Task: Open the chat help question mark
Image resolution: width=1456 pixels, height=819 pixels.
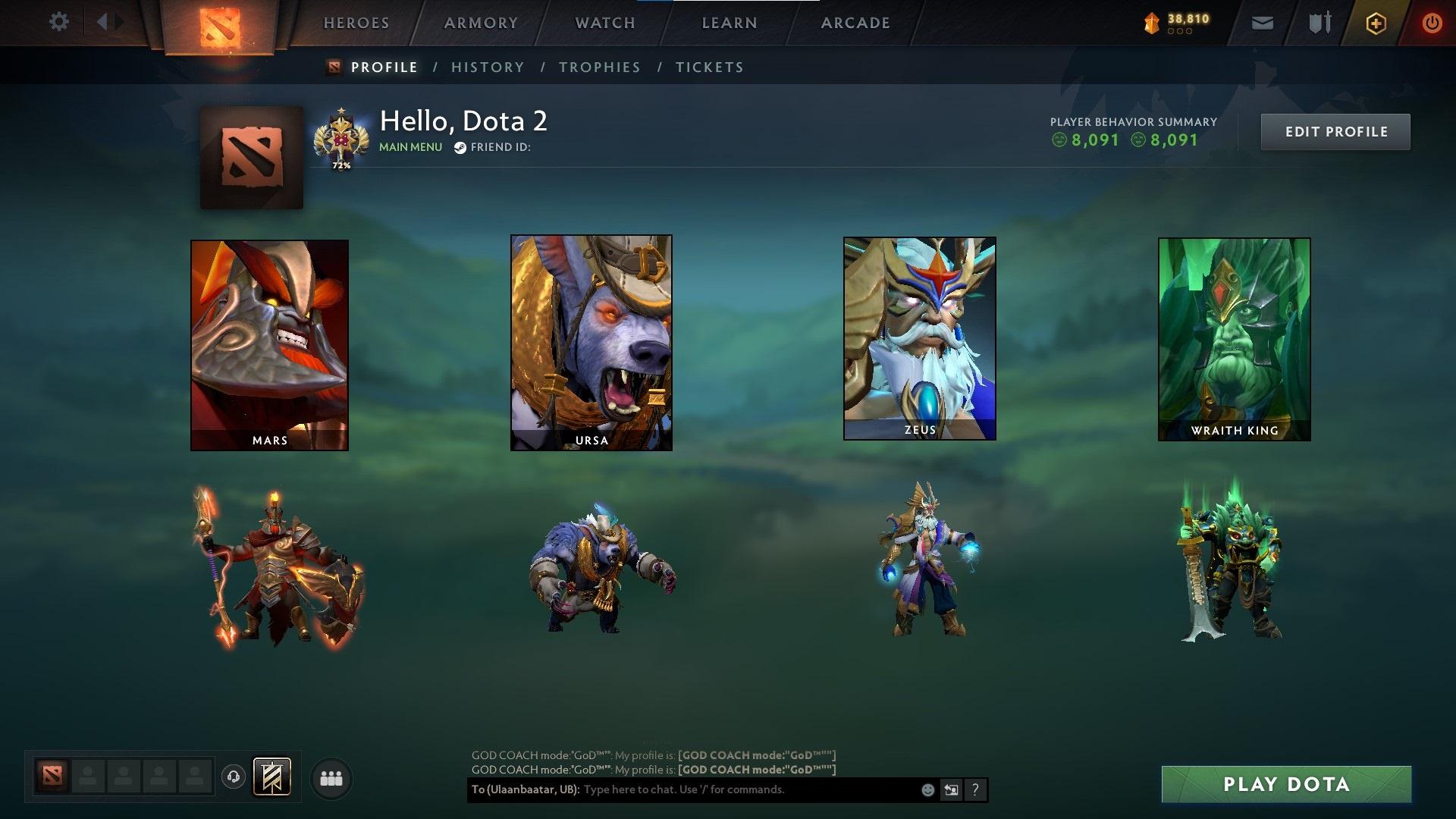Action: click(974, 789)
